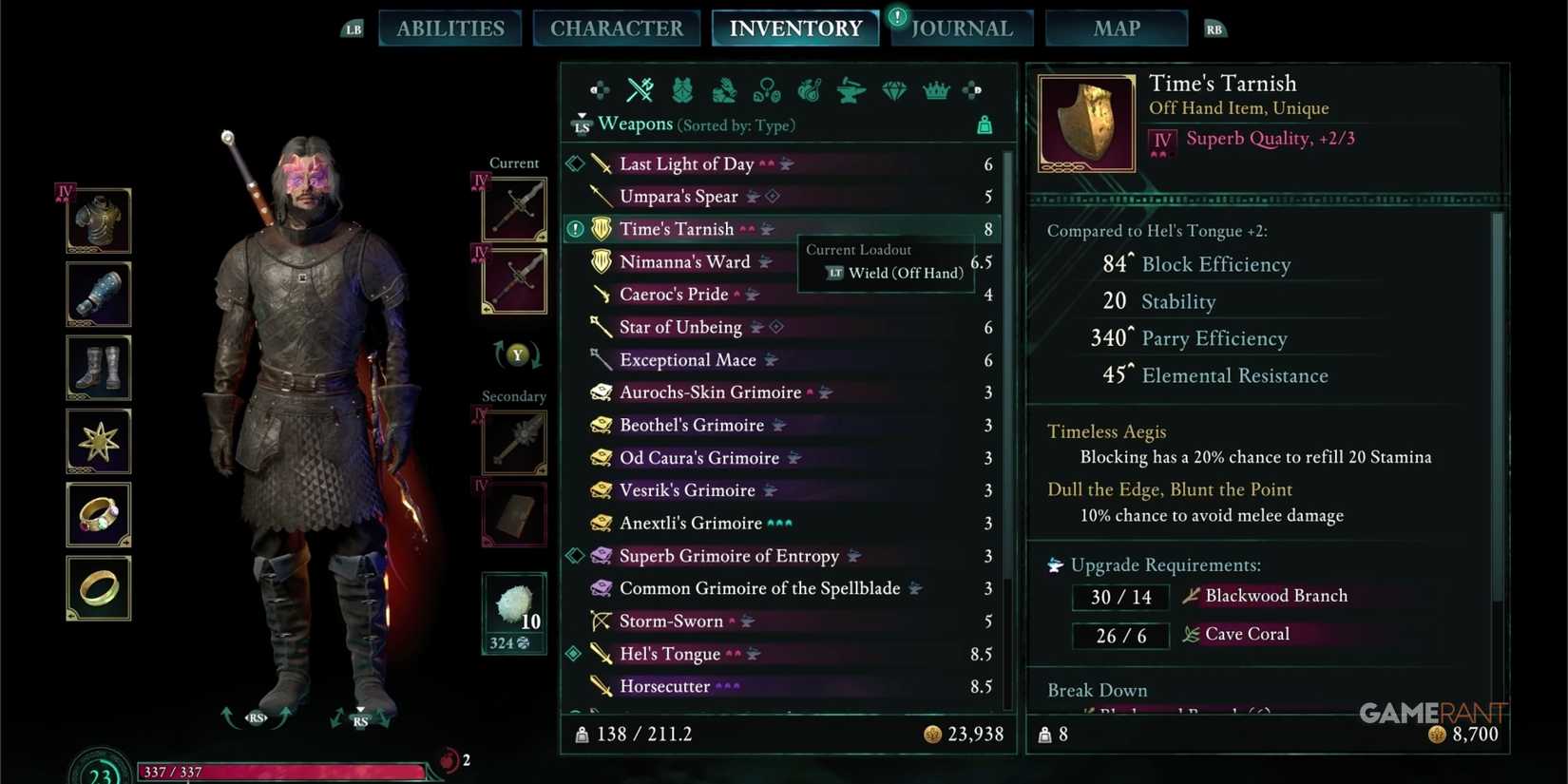Switch to the CHARACTER tab

[x=617, y=28]
